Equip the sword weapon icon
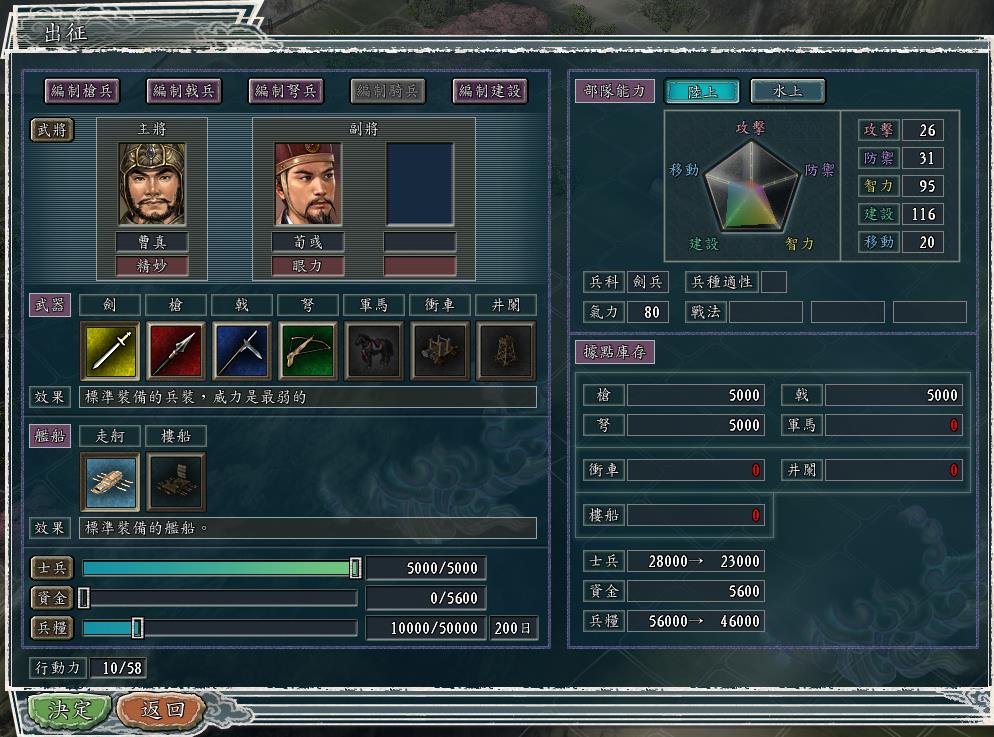994x737 pixels. coord(110,350)
